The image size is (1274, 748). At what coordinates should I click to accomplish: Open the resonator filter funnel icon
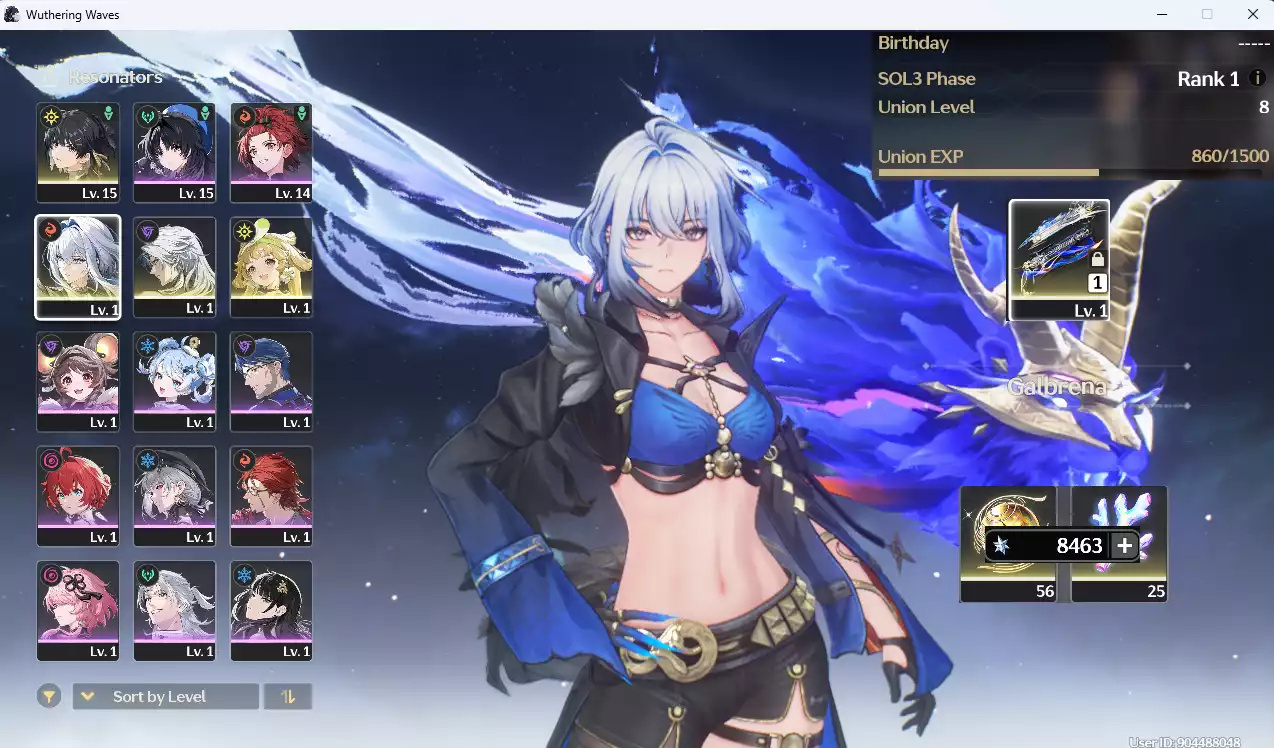coord(49,696)
